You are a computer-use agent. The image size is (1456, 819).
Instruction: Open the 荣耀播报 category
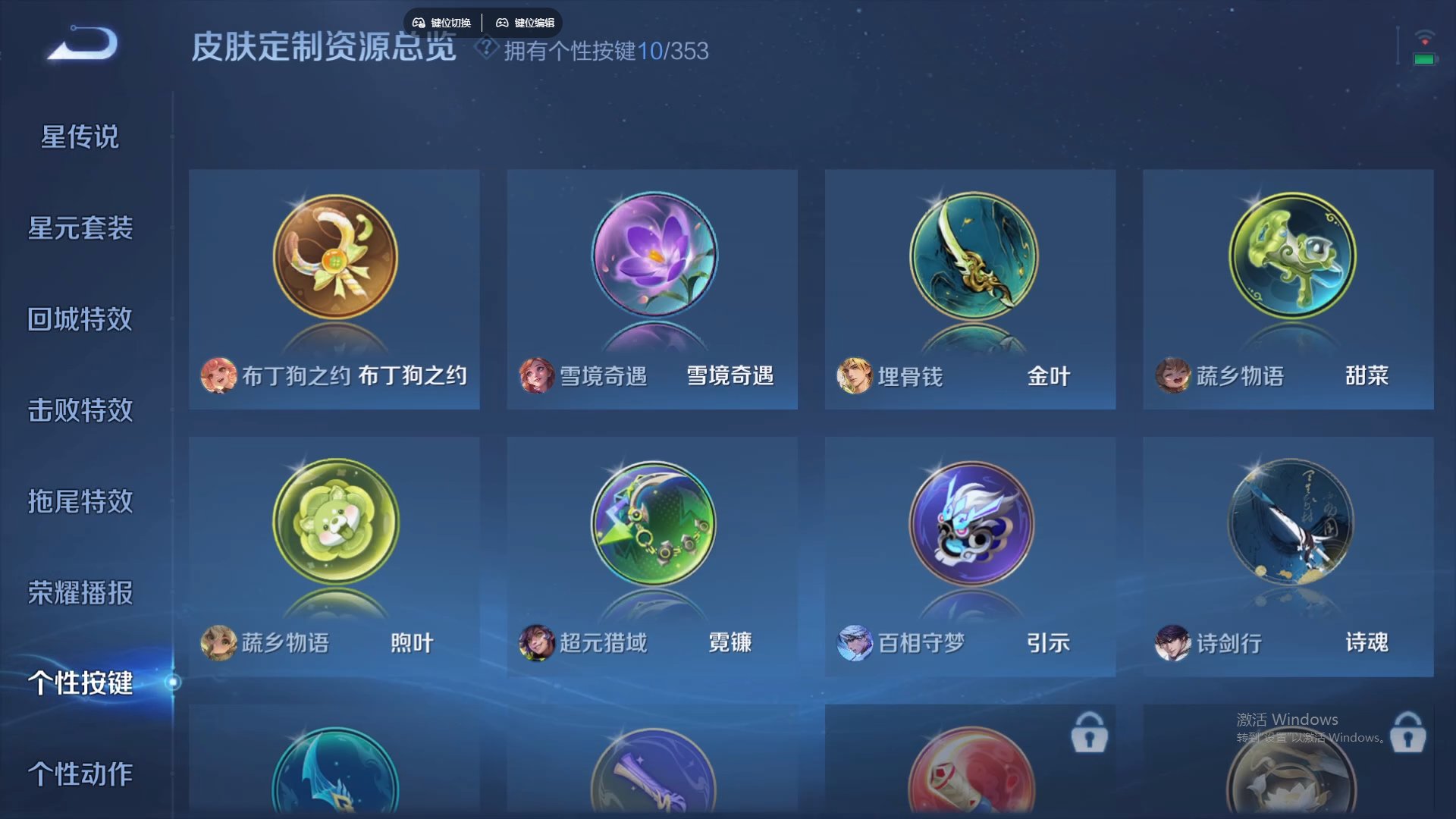80,594
